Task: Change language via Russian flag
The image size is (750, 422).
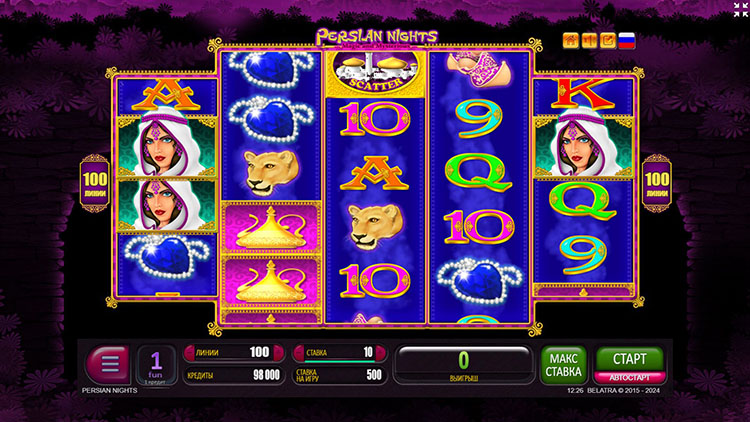Action: coord(626,41)
